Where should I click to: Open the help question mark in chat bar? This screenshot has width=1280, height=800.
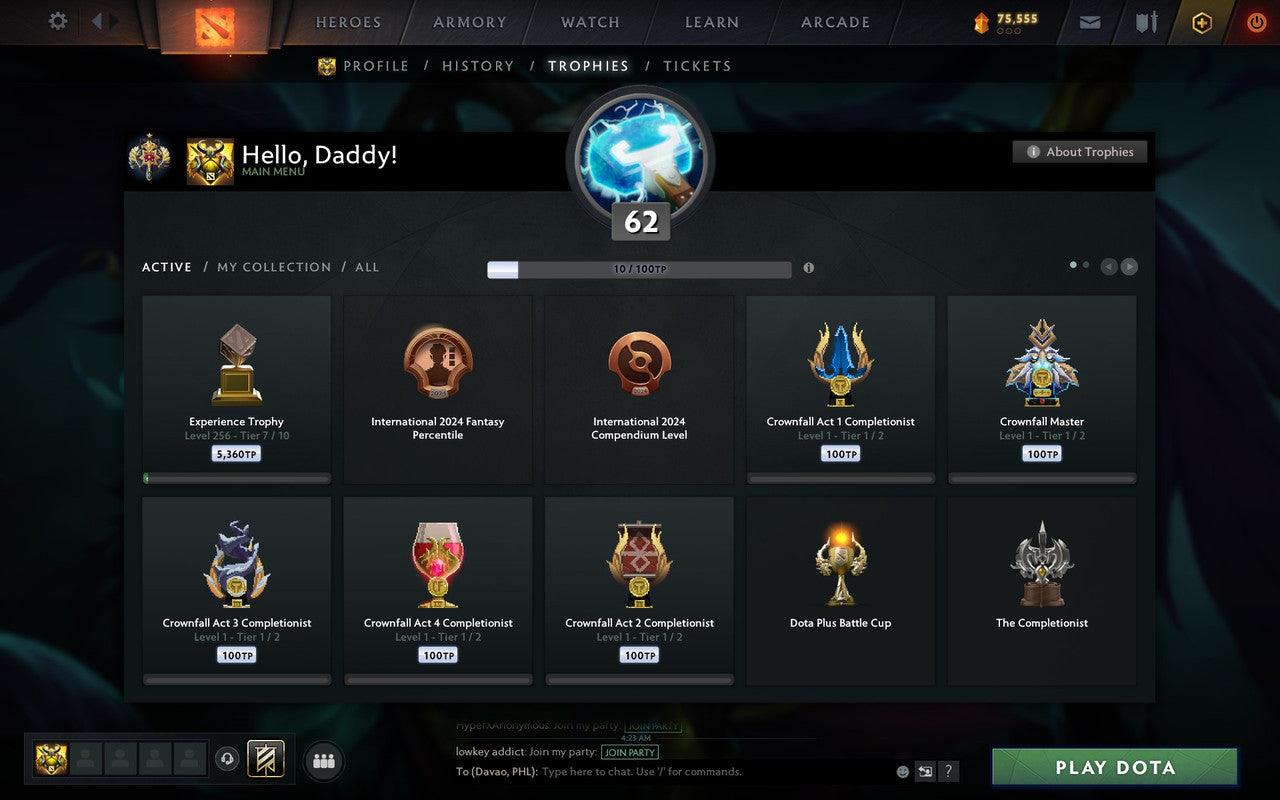(948, 771)
